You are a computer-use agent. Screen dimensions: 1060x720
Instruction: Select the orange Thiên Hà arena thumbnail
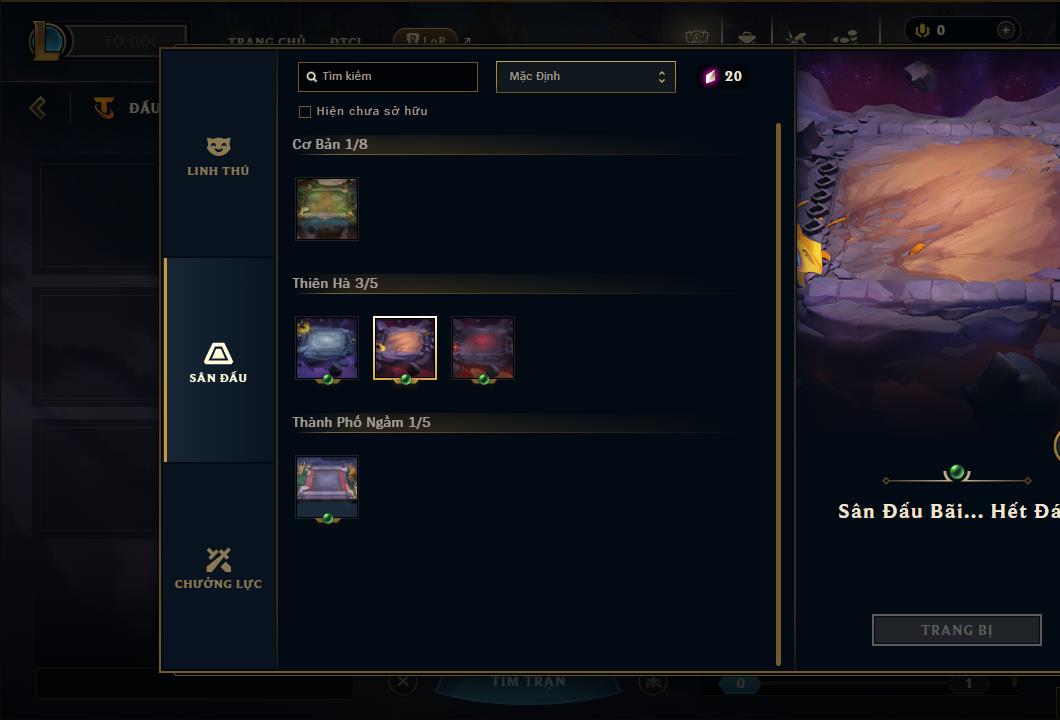tap(405, 348)
